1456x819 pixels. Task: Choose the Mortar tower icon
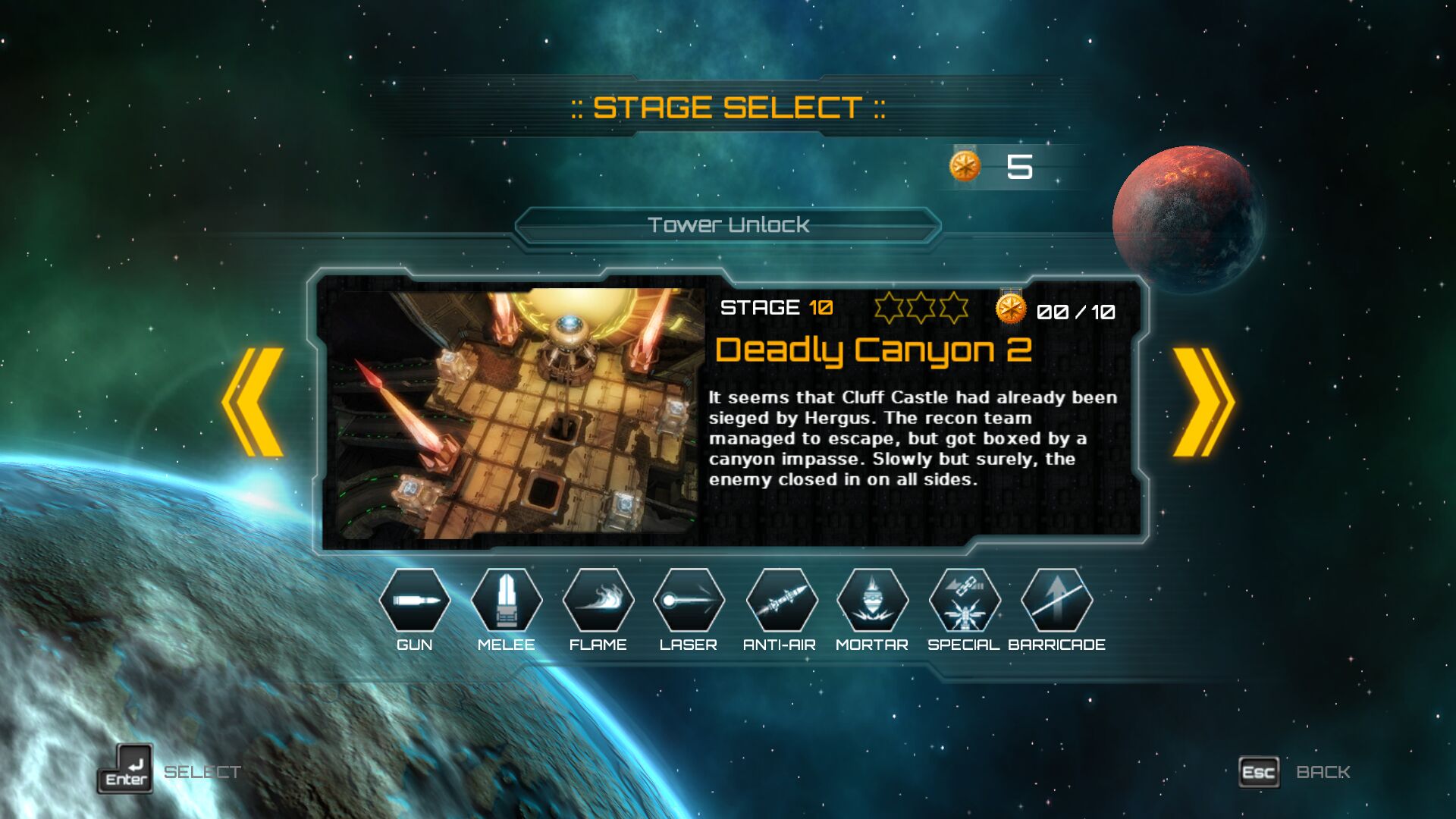(x=872, y=601)
